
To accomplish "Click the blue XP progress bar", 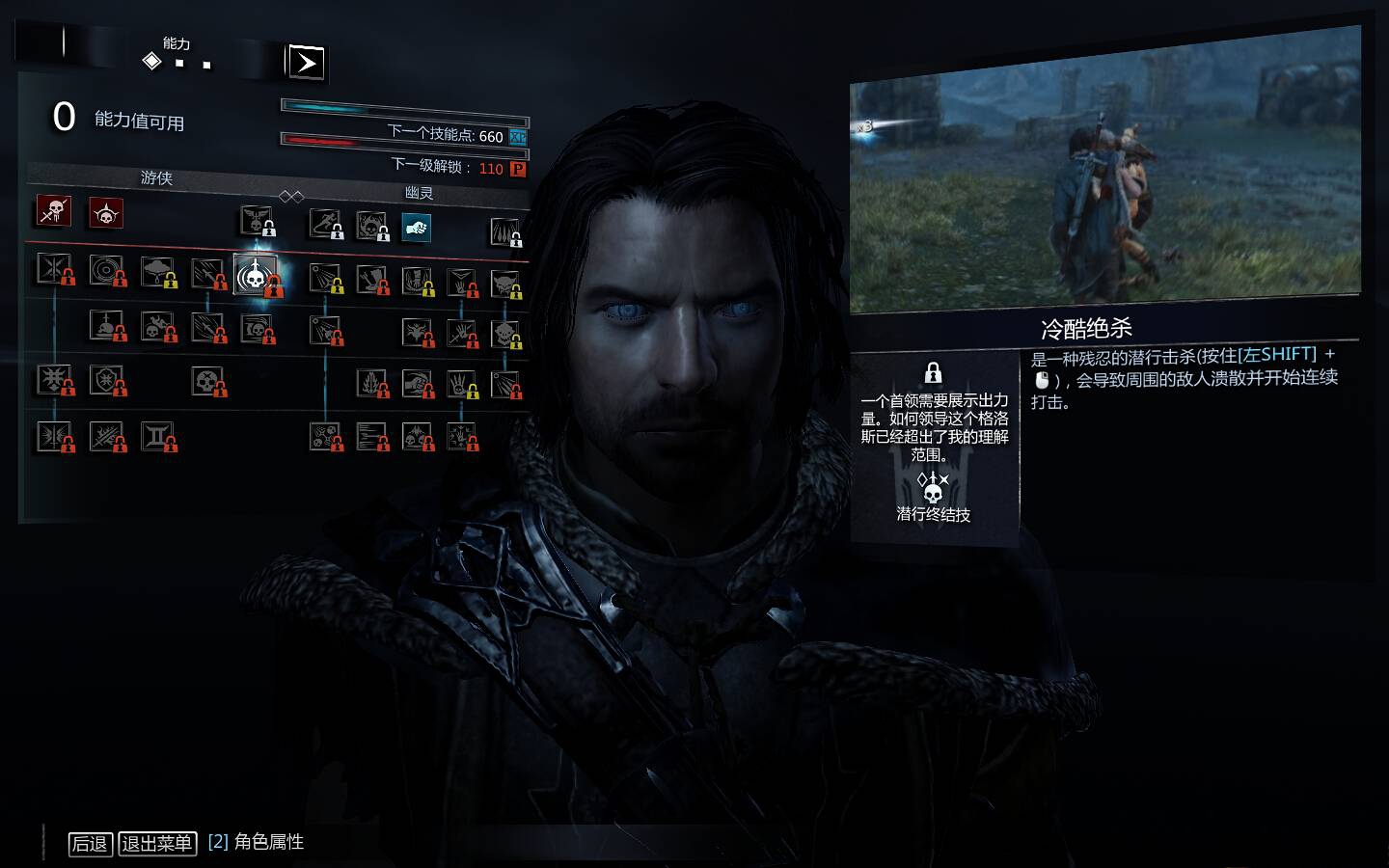I will 405,106.
